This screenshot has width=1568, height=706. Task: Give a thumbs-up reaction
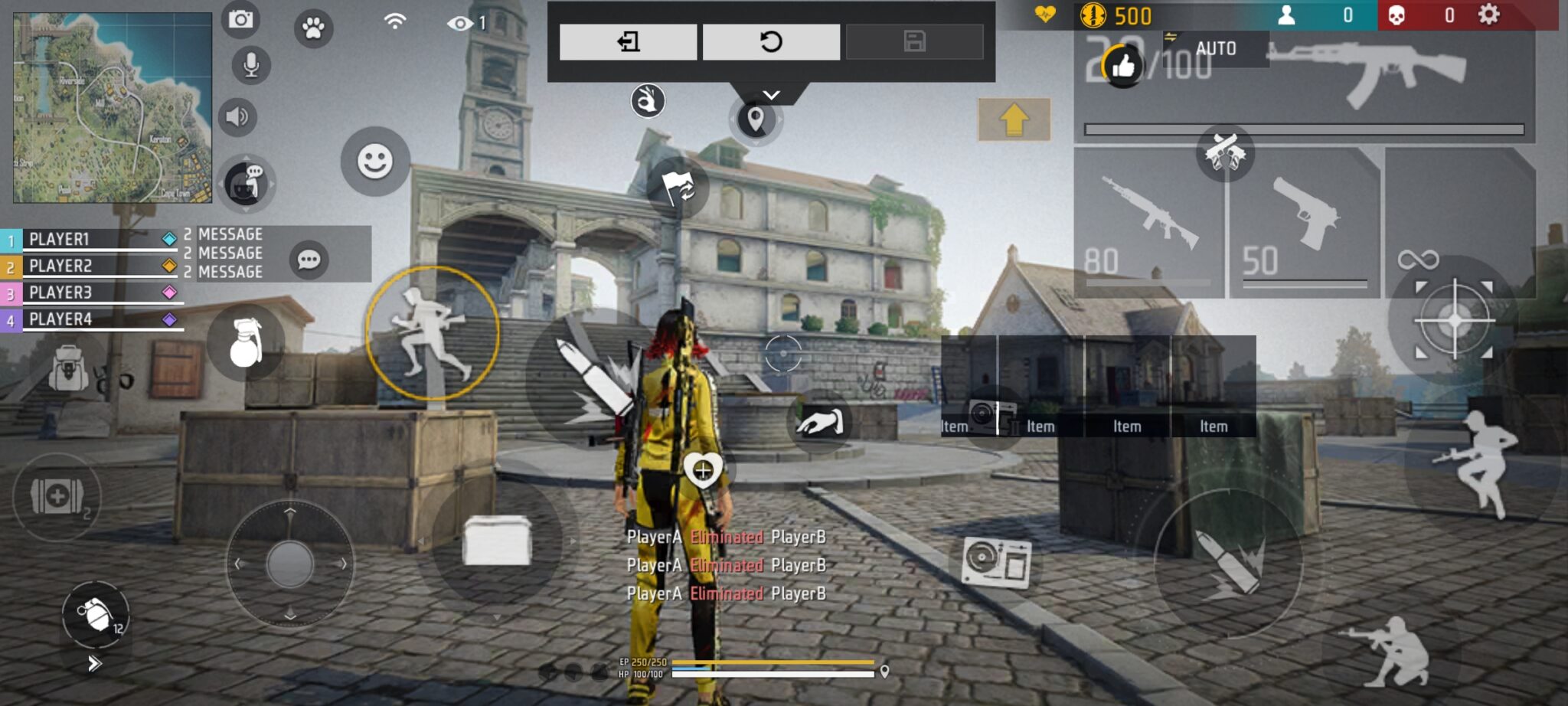pyautogui.click(x=1125, y=67)
